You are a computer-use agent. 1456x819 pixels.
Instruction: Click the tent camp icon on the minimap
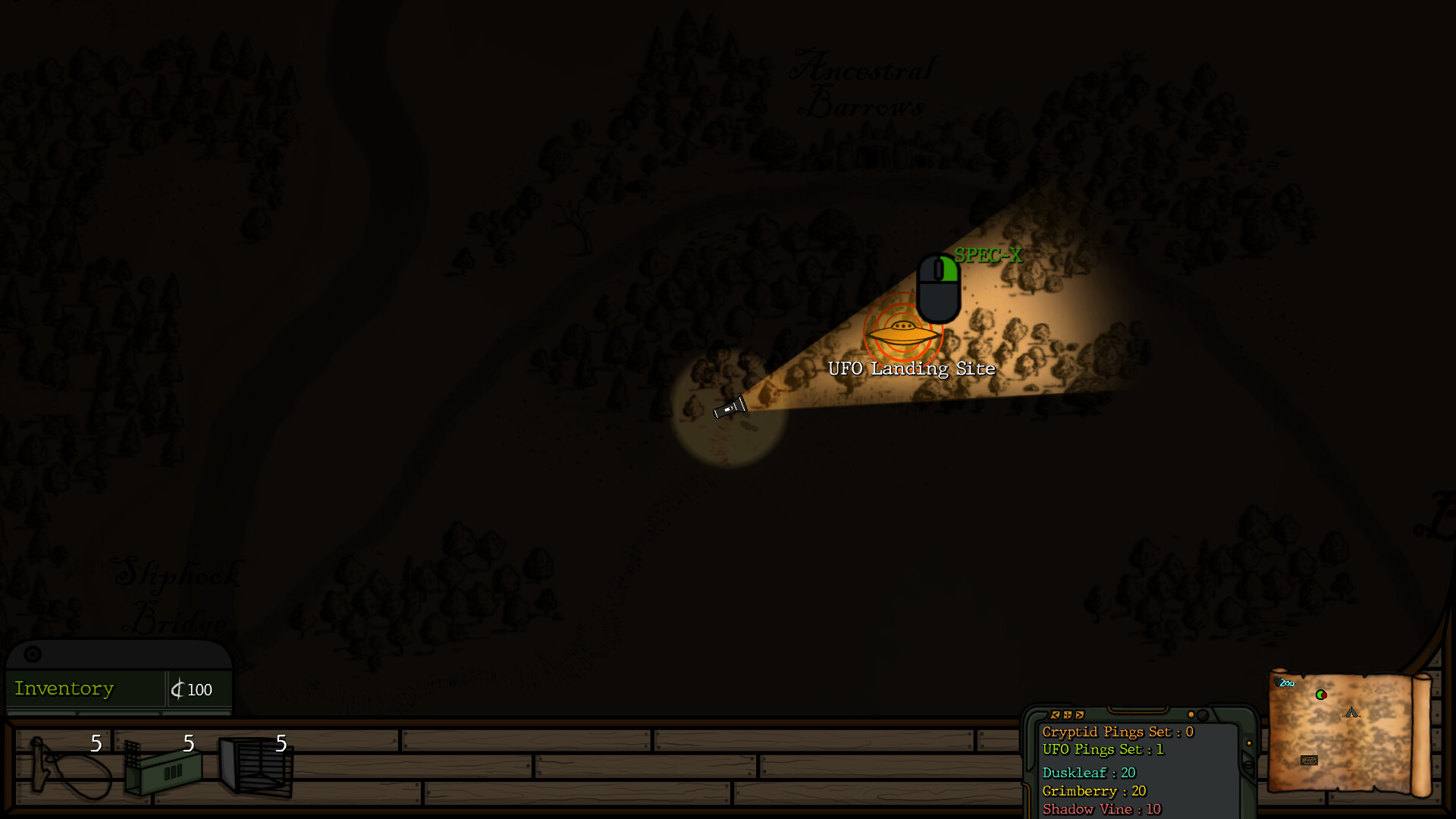pos(1351,713)
